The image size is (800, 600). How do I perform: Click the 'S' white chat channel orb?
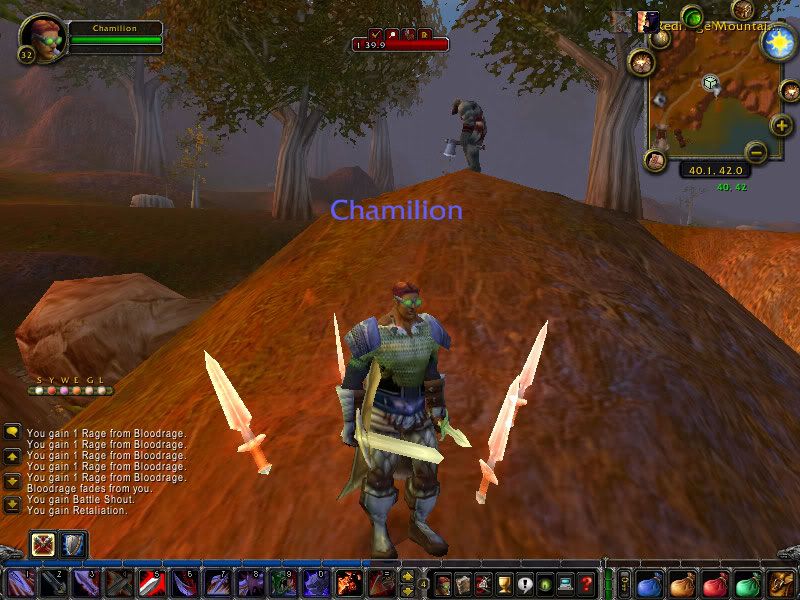click(x=39, y=391)
